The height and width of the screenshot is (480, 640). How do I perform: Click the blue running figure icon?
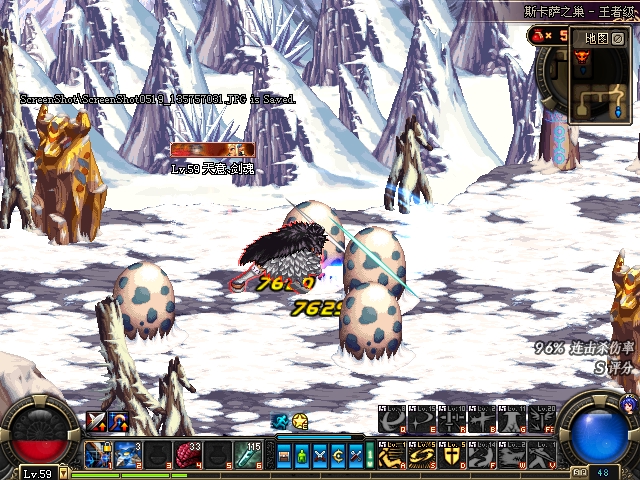(281, 422)
